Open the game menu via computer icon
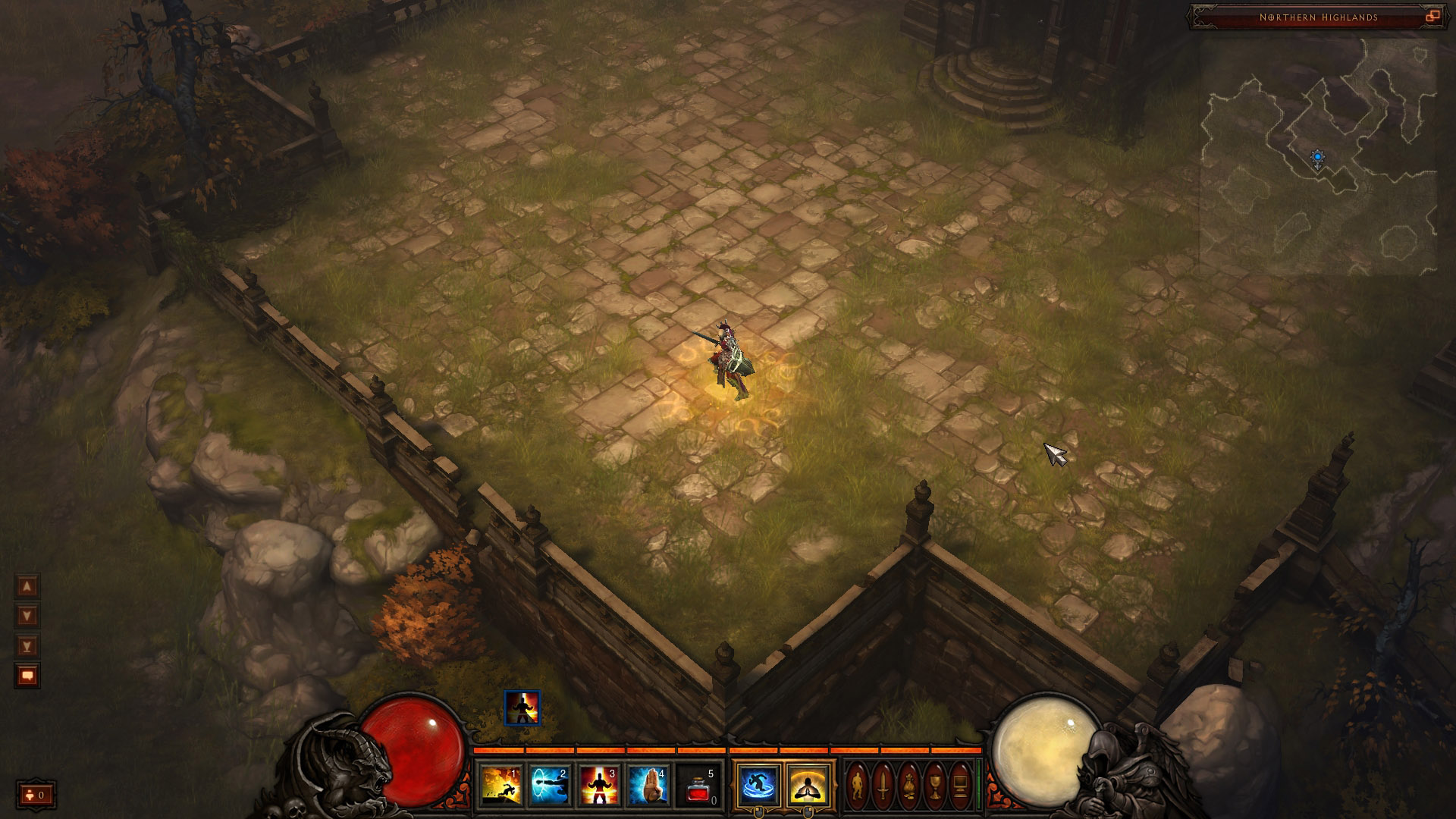1456x819 pixels. [960, 785]
